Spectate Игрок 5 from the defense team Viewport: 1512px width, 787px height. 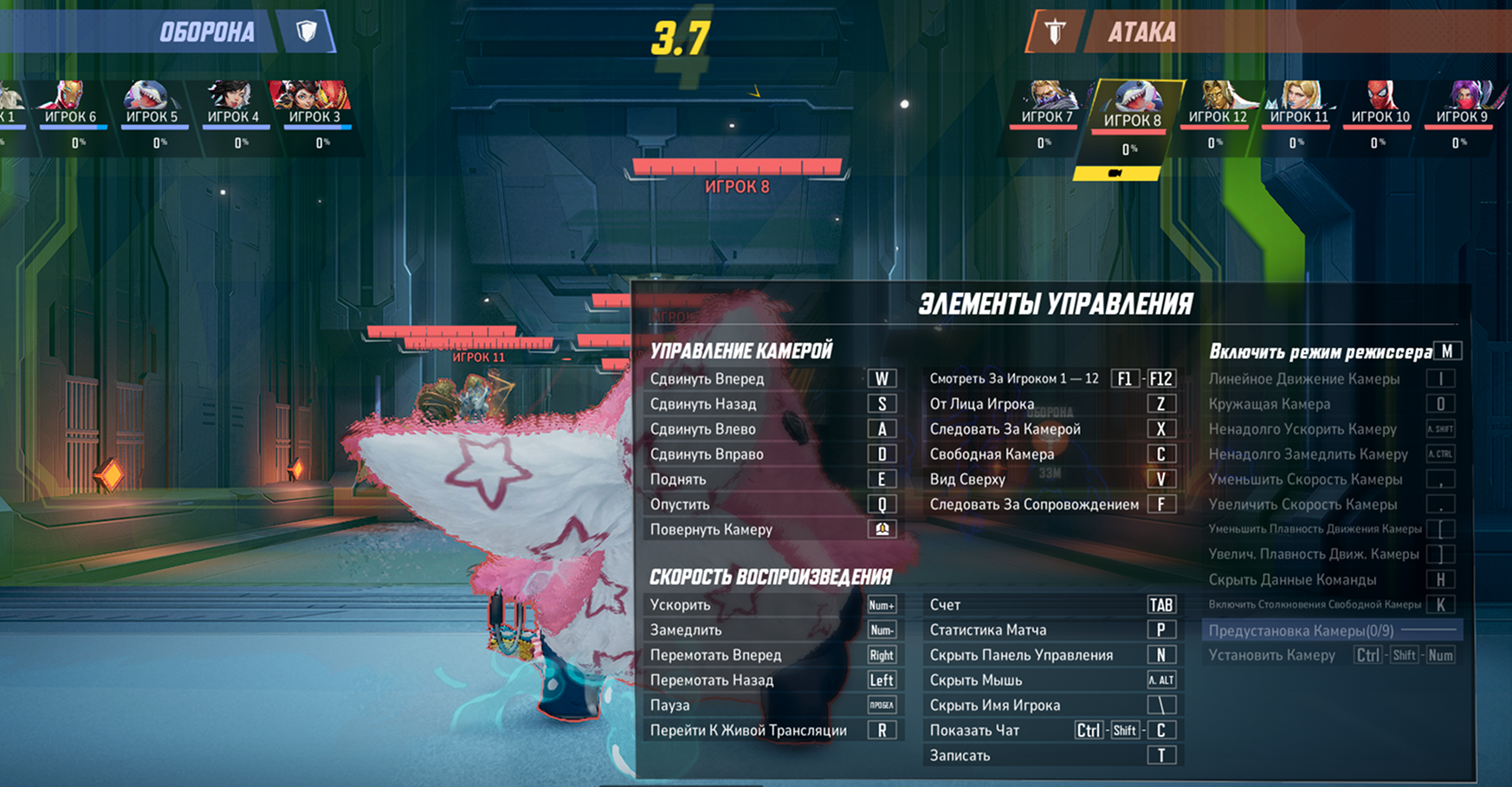coord(152,102)
